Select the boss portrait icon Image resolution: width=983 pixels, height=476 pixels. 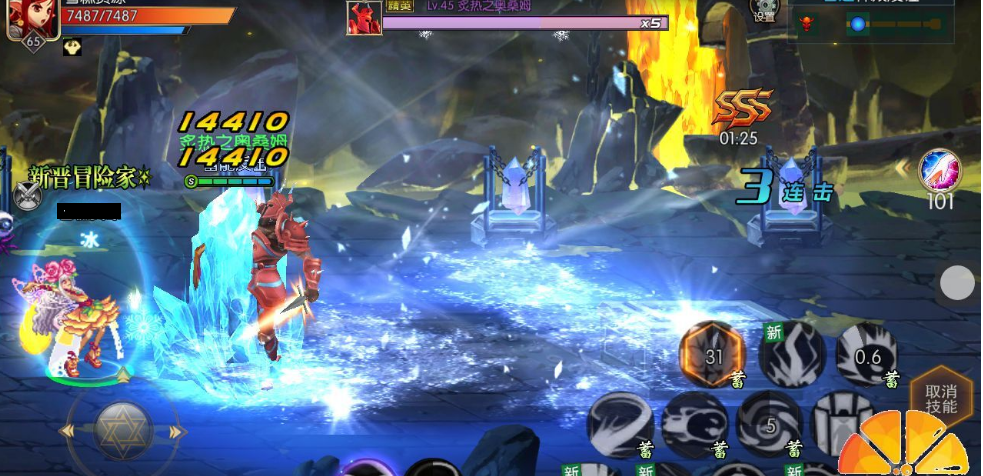click(x=364, y=18)
